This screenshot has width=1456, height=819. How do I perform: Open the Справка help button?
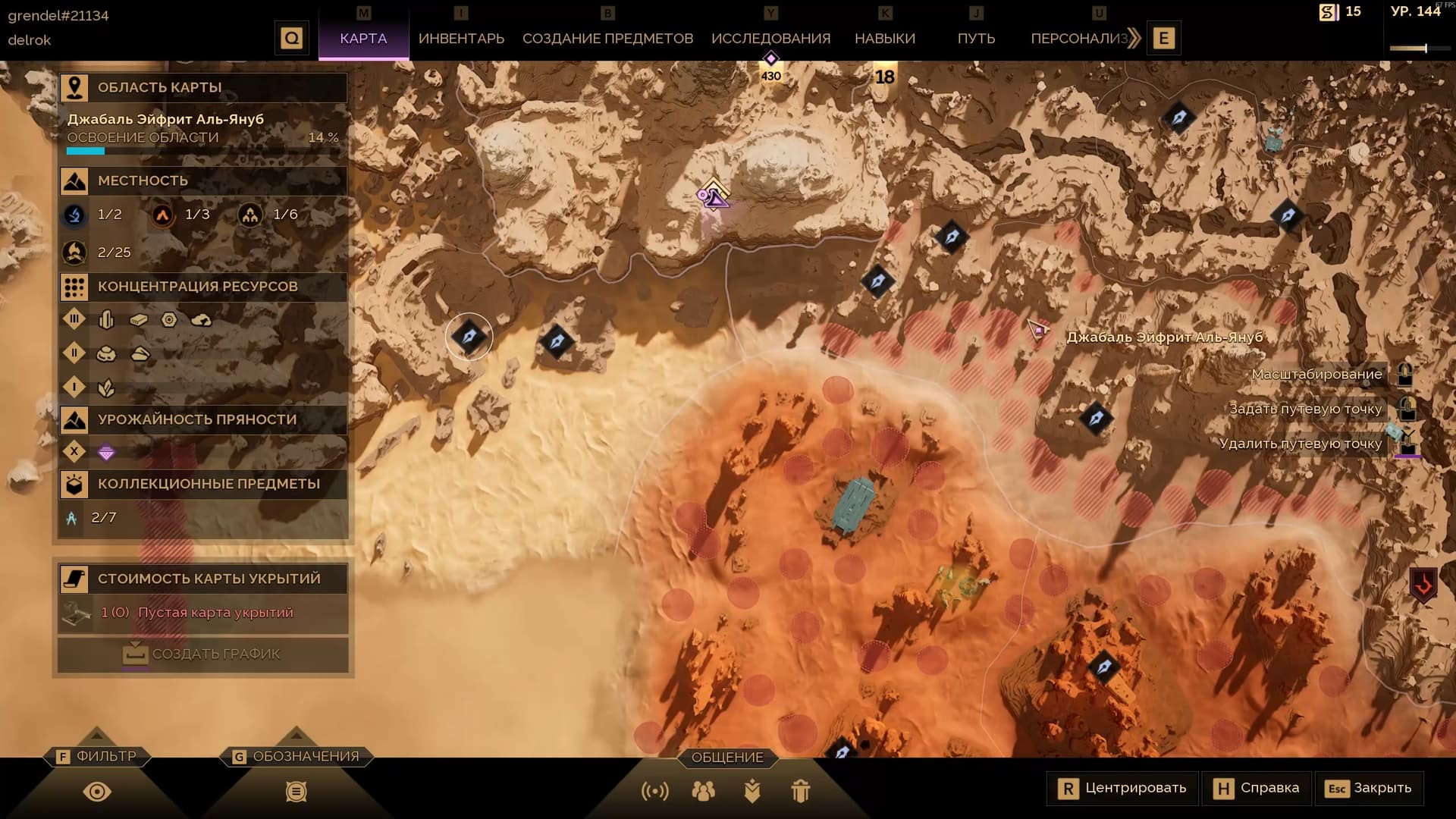pos(1256,788)
